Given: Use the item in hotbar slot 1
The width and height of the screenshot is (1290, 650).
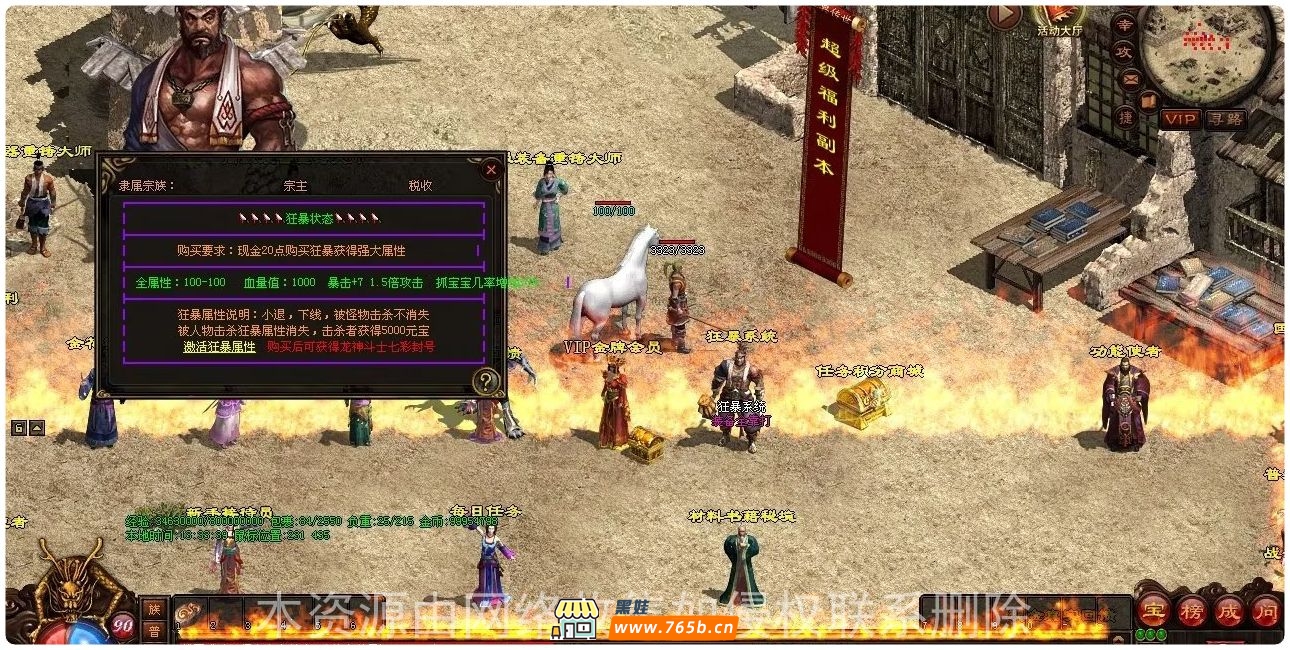Looking at the screenshot, I should coord(190,612).
